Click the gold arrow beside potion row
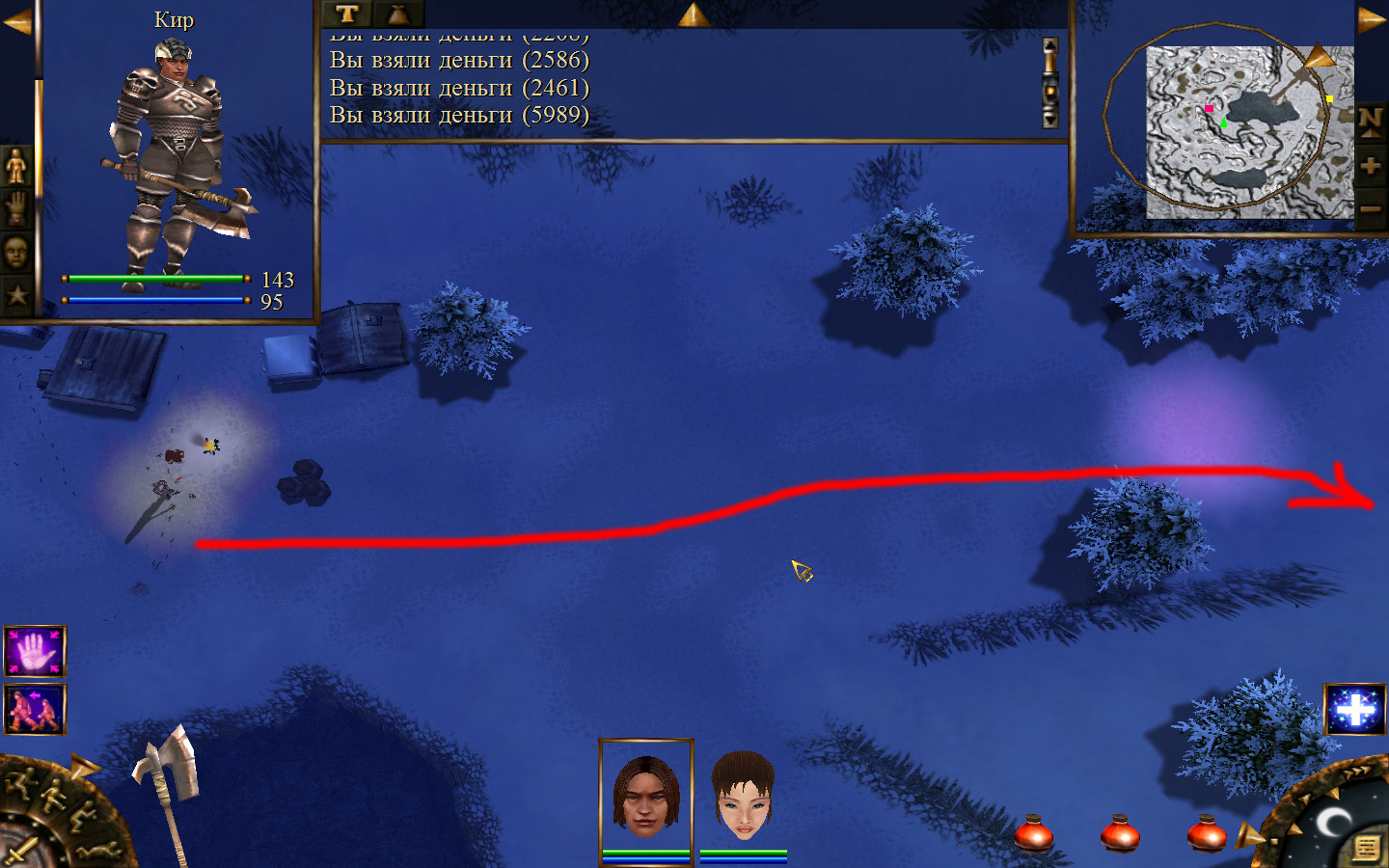 click(x=1248, y=834)
